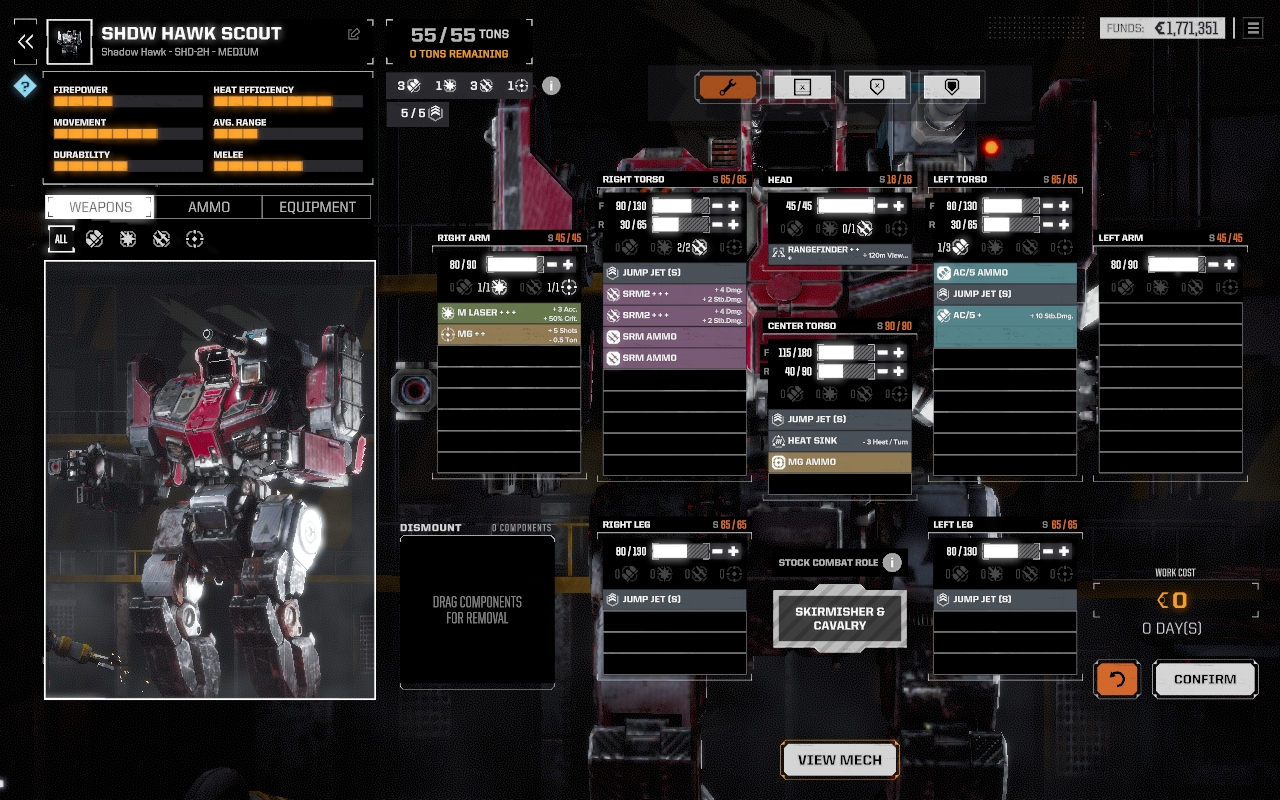This screenshot has height=800, width=1280.
Task: Click the stock combat role info icon
Action: click(892, 562)
